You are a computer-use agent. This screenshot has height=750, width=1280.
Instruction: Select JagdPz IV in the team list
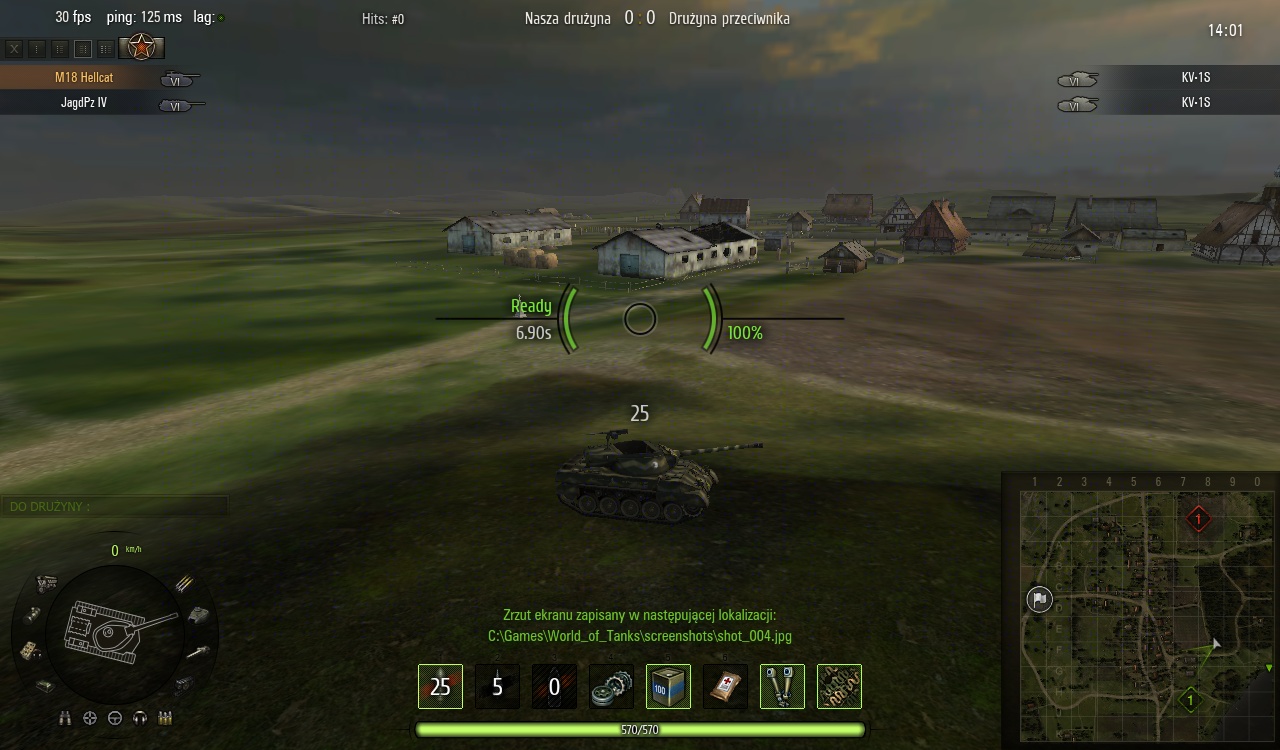84,102
